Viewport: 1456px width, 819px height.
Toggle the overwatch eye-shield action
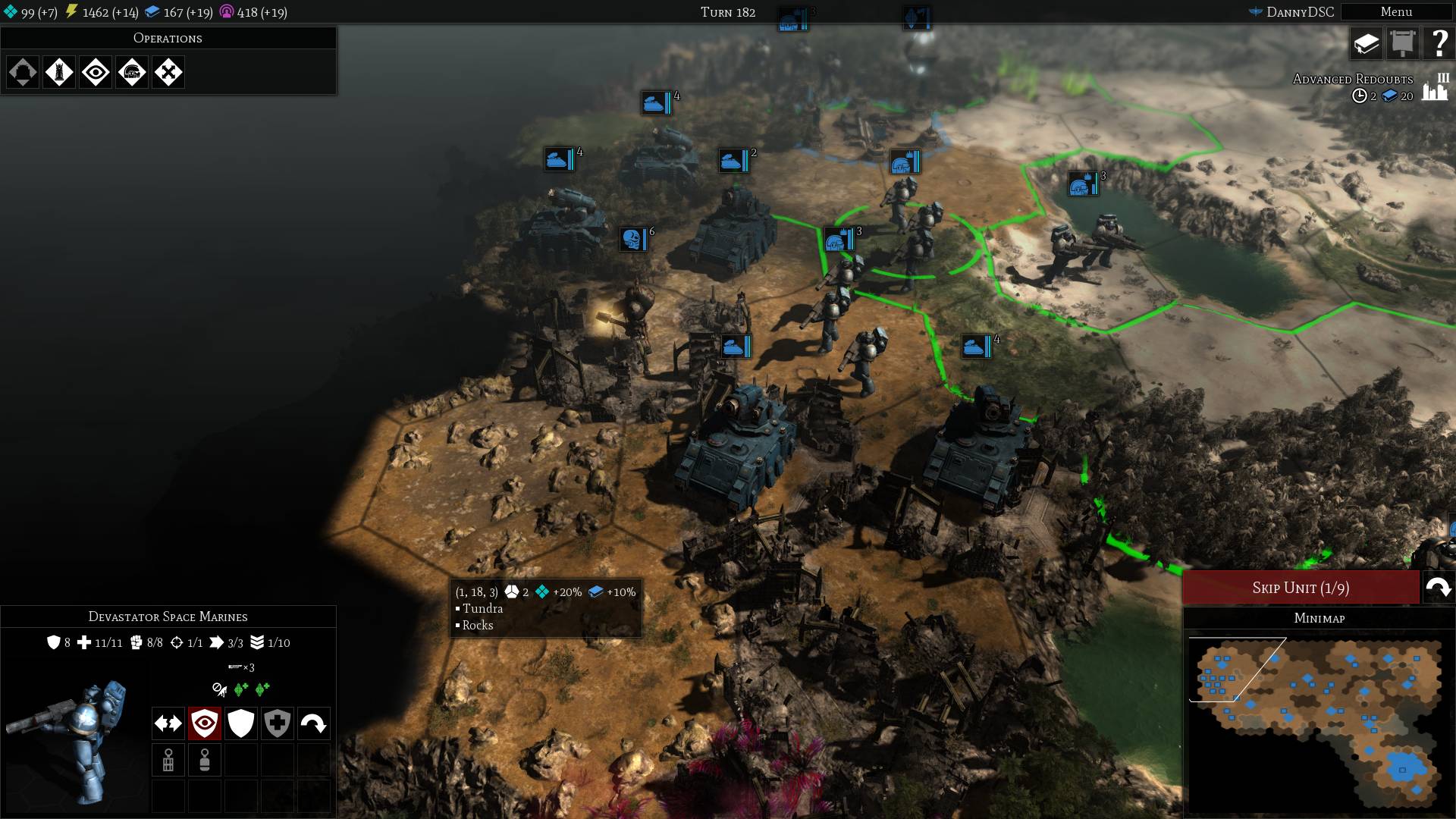click(x=205, y=723)
